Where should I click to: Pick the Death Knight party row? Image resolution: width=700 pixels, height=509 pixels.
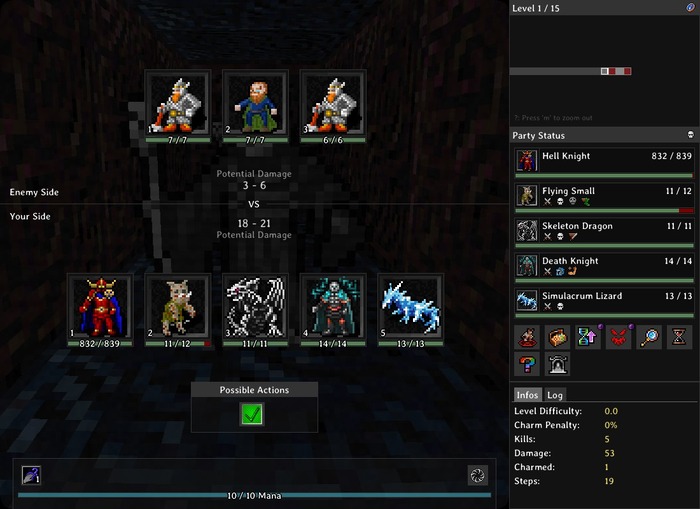pyautogui.click(x=603, y=266)
